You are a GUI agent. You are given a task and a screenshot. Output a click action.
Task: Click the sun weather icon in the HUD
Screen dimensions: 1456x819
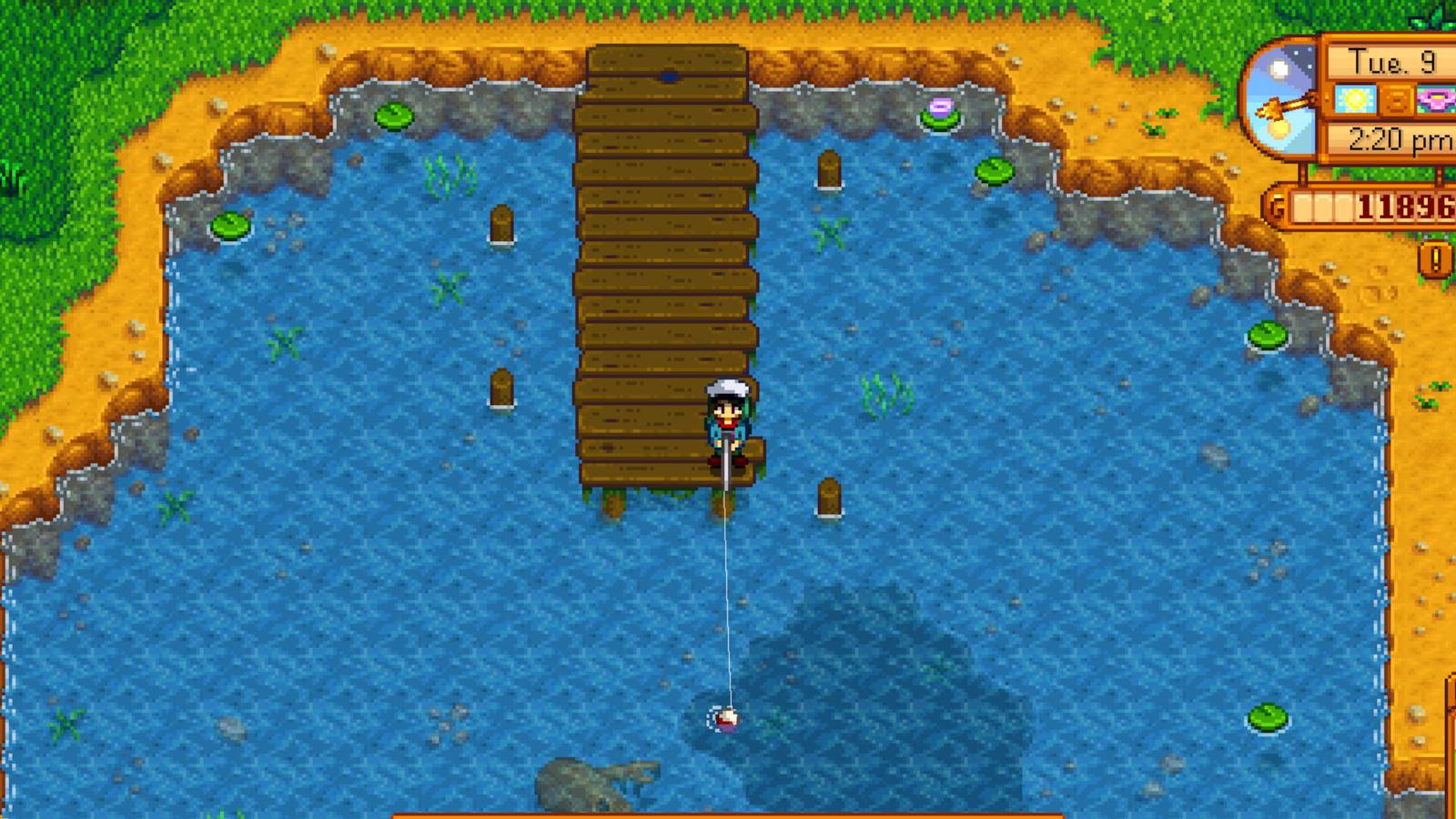point(1353,98)
